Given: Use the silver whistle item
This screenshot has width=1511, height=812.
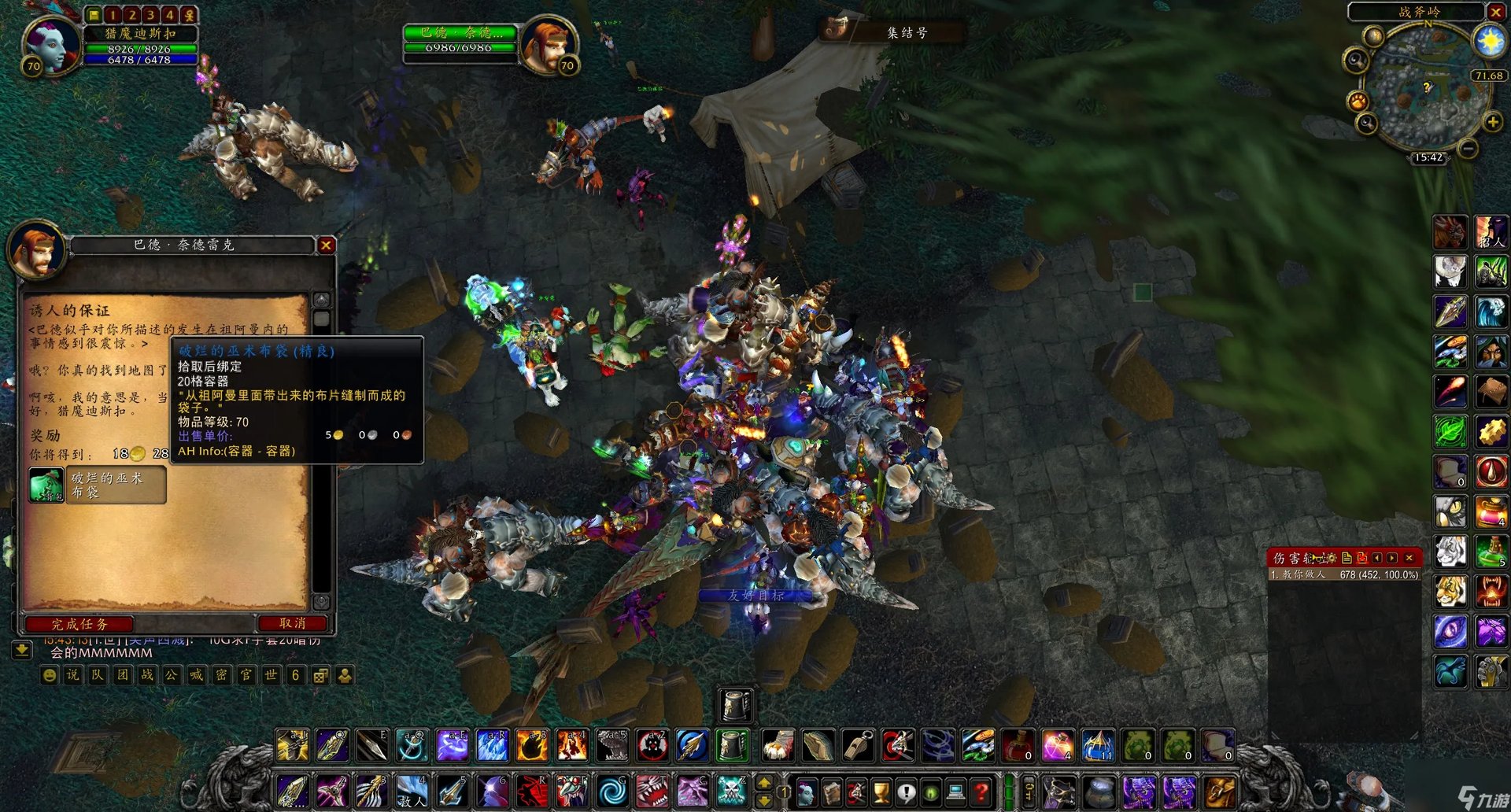Looking at the screenshot, I should click(x=857, y=745).
